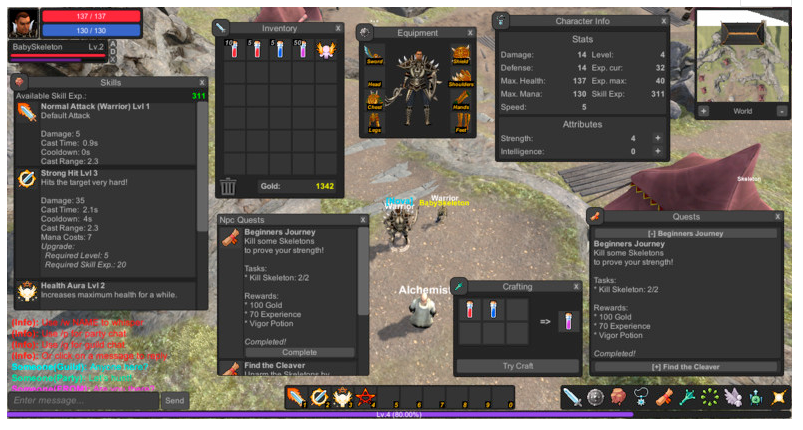This screenshot has width=803, height=430.
Task: Add a point to Intelligence
Action: tap(657, 152)
